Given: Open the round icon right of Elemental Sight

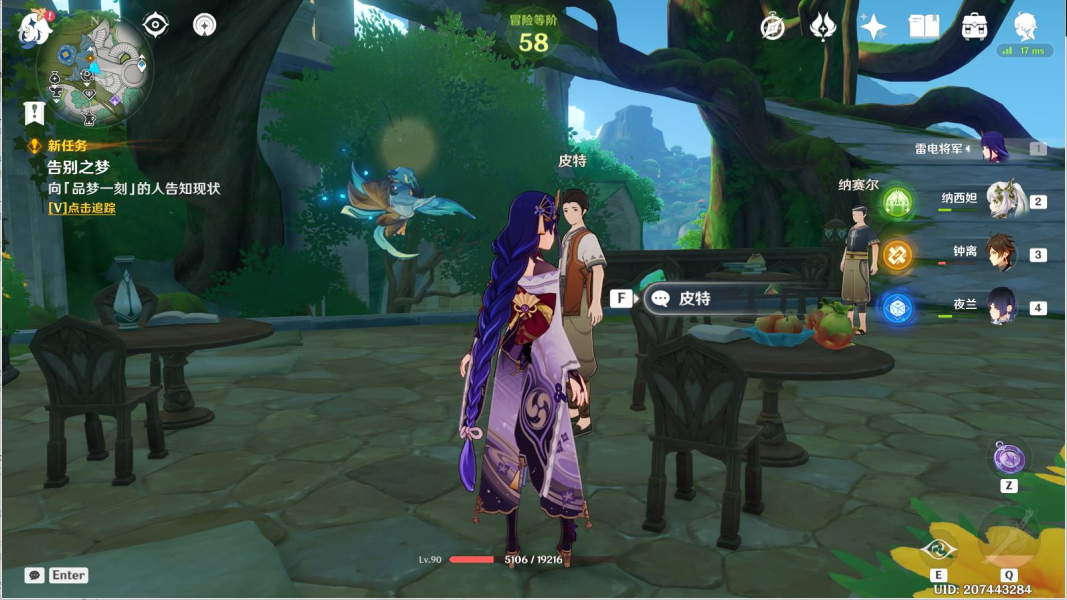Looking at the screenshot, I should click(205, 25).
